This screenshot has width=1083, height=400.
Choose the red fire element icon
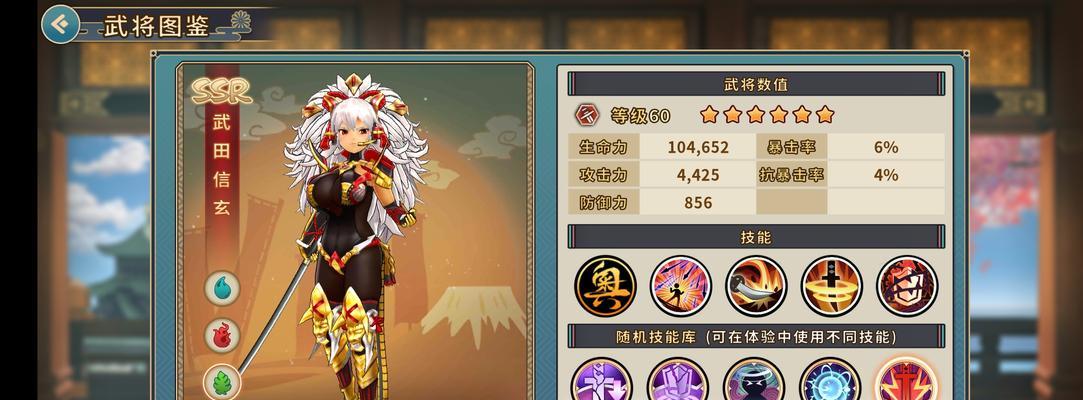222,336
